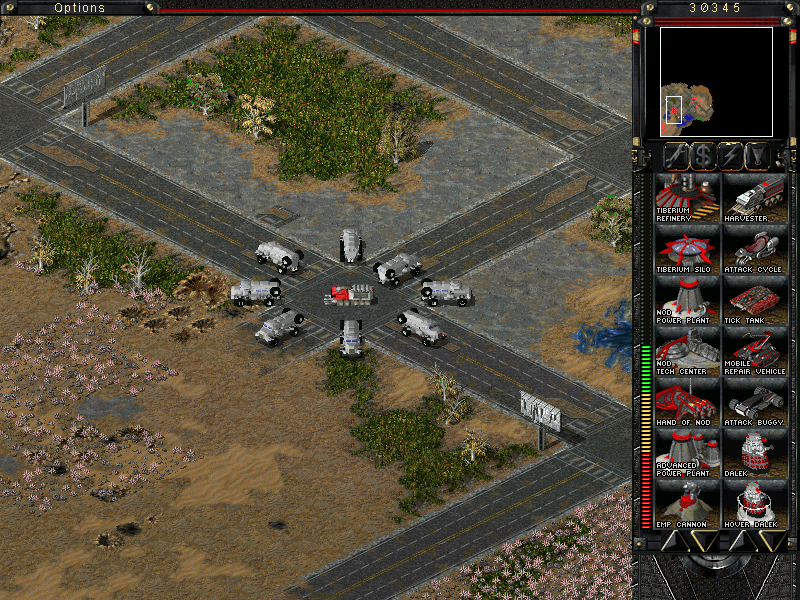Queue an Attack Cycle
This screenshot has height=600, width=800.
(755, 248)
